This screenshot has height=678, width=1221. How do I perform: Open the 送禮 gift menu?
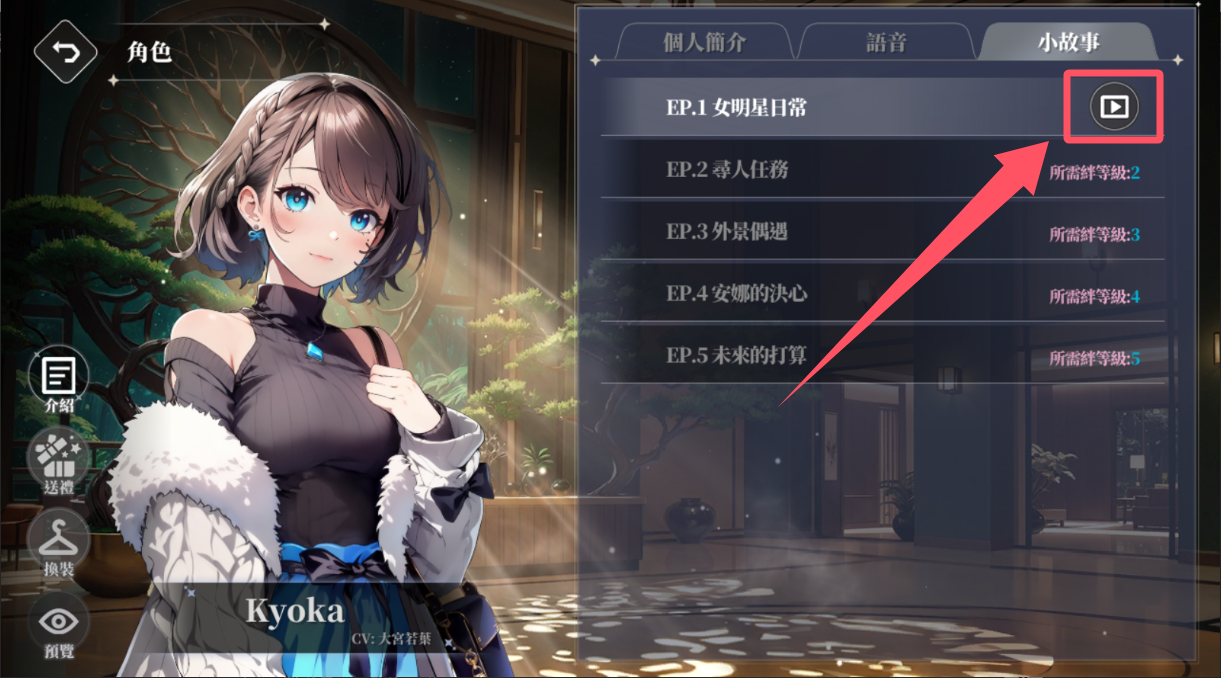point(59,460)
